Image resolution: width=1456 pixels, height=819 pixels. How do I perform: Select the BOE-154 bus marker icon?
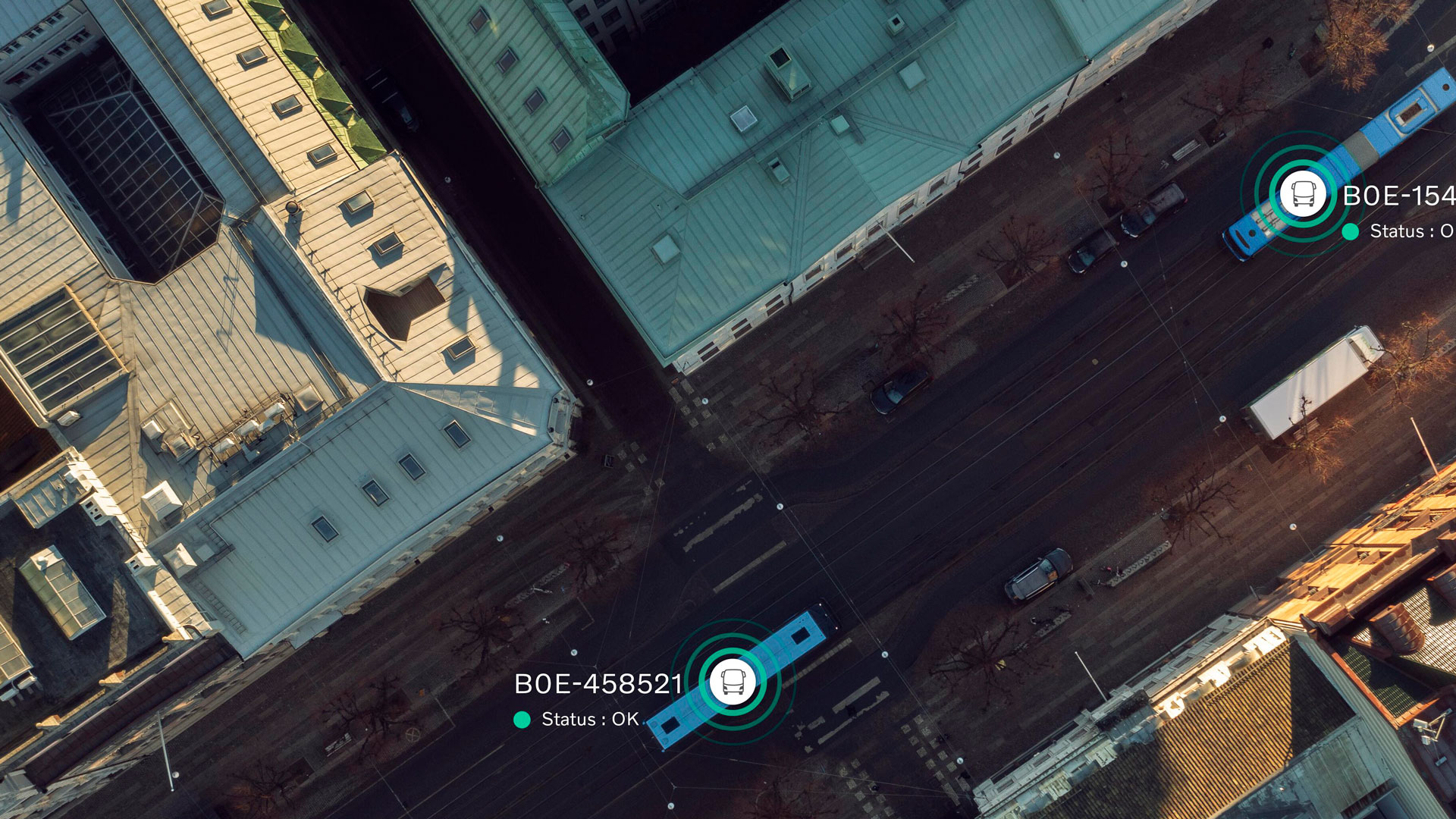pos(1303,194)
